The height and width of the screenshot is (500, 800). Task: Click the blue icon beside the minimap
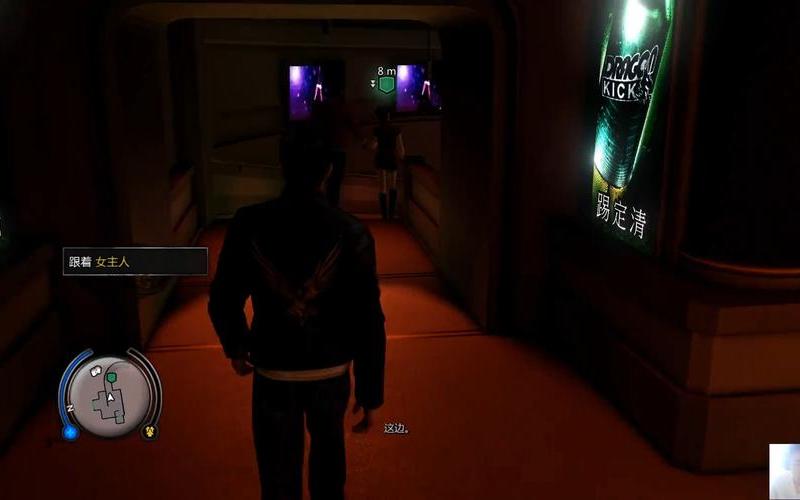[x=70, y=432]
